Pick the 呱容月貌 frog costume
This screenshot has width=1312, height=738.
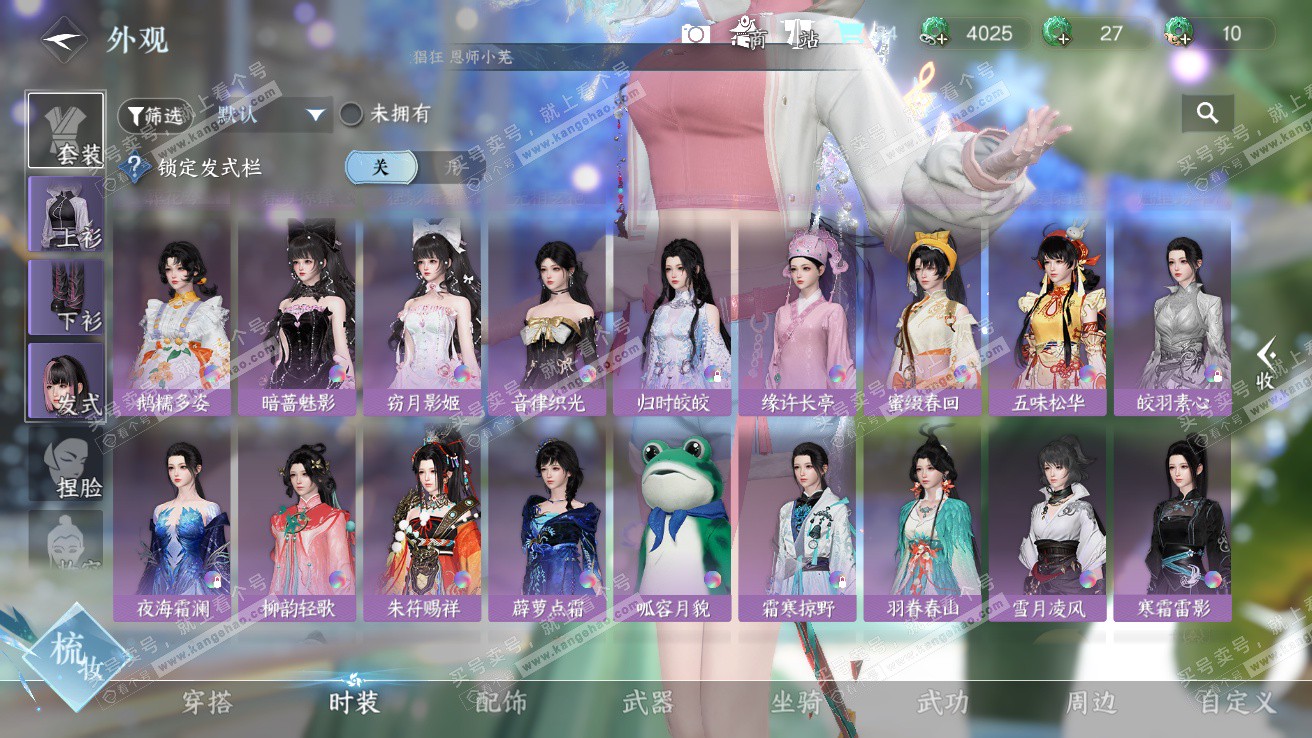pos(674,523)
